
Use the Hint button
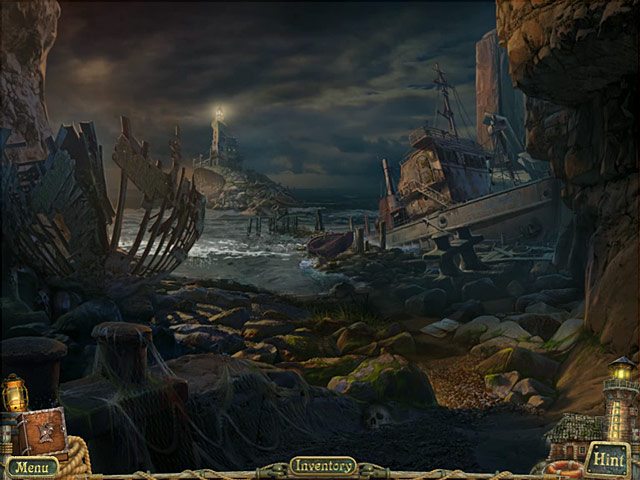tap(607, 458)
